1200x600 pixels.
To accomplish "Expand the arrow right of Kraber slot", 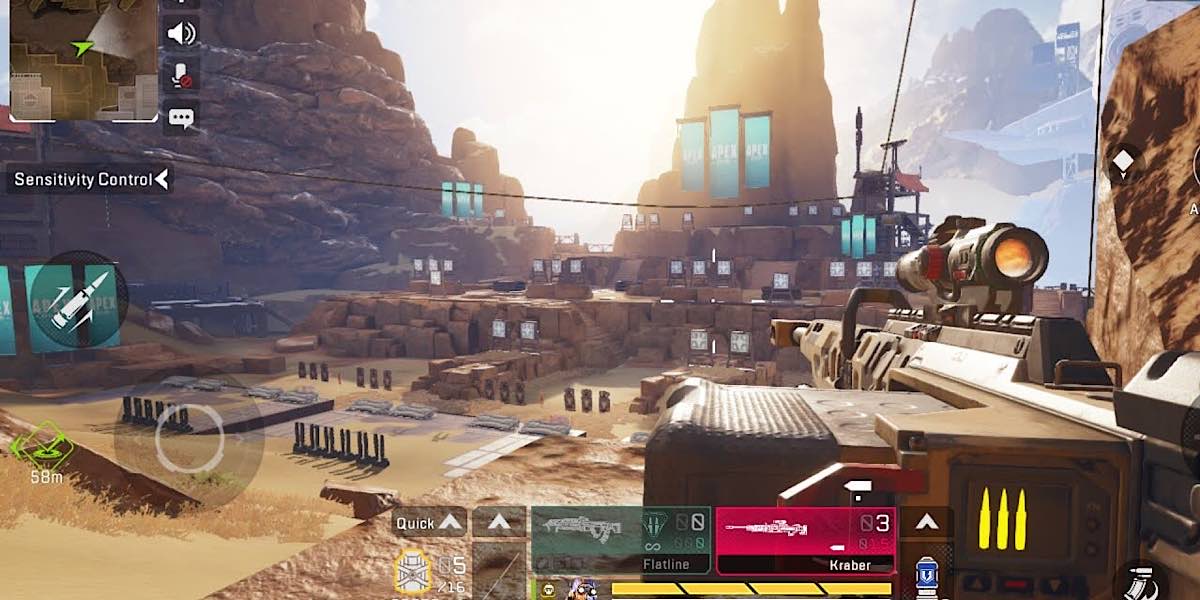I will 927,521.
